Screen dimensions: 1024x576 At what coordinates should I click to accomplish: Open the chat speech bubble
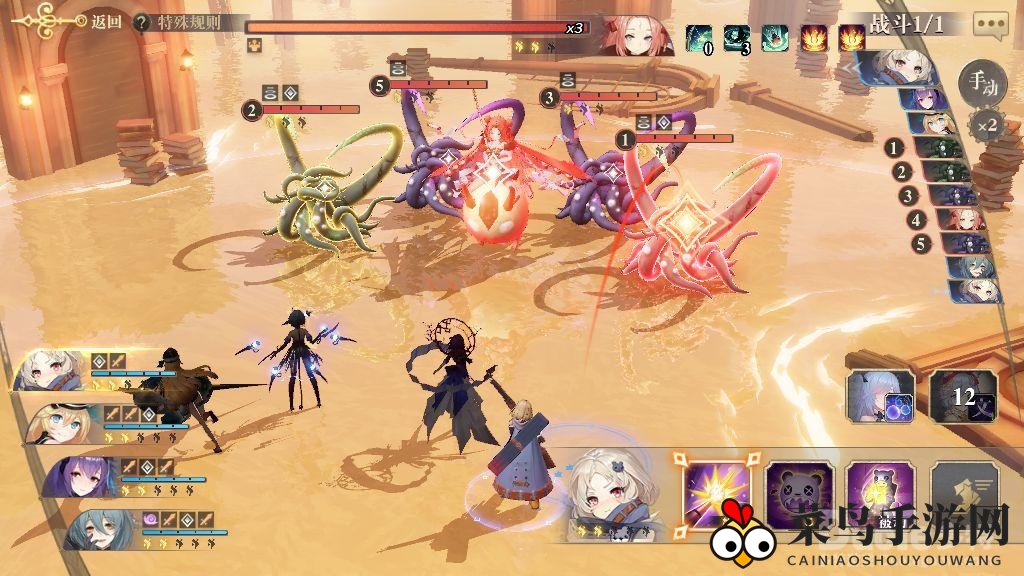click(990, 24)
